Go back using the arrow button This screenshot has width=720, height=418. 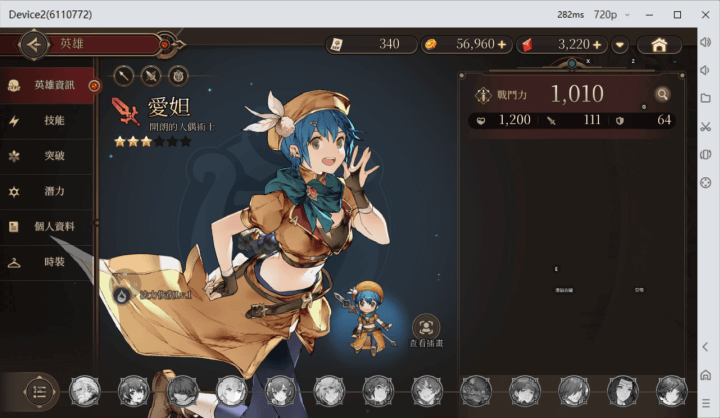point(35,44)
